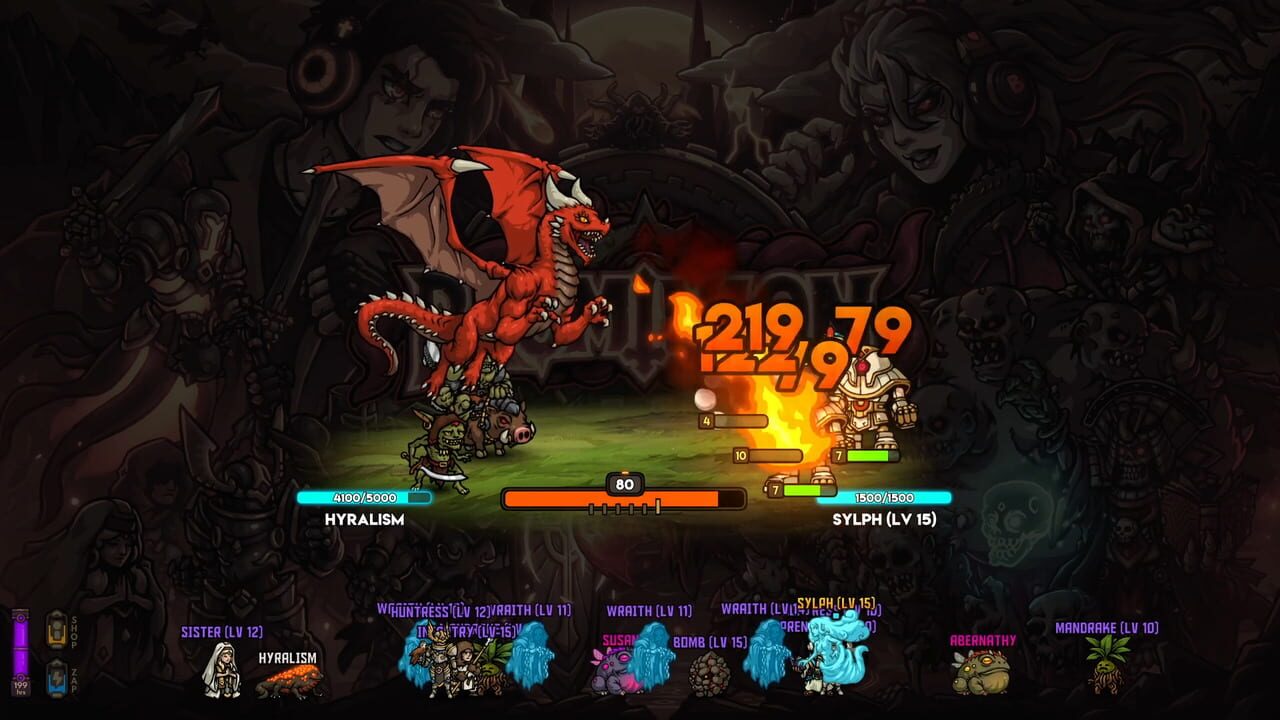Open the Shop lantern icon
Viewport: 1280px width, 720px height.
pos(57,627)
